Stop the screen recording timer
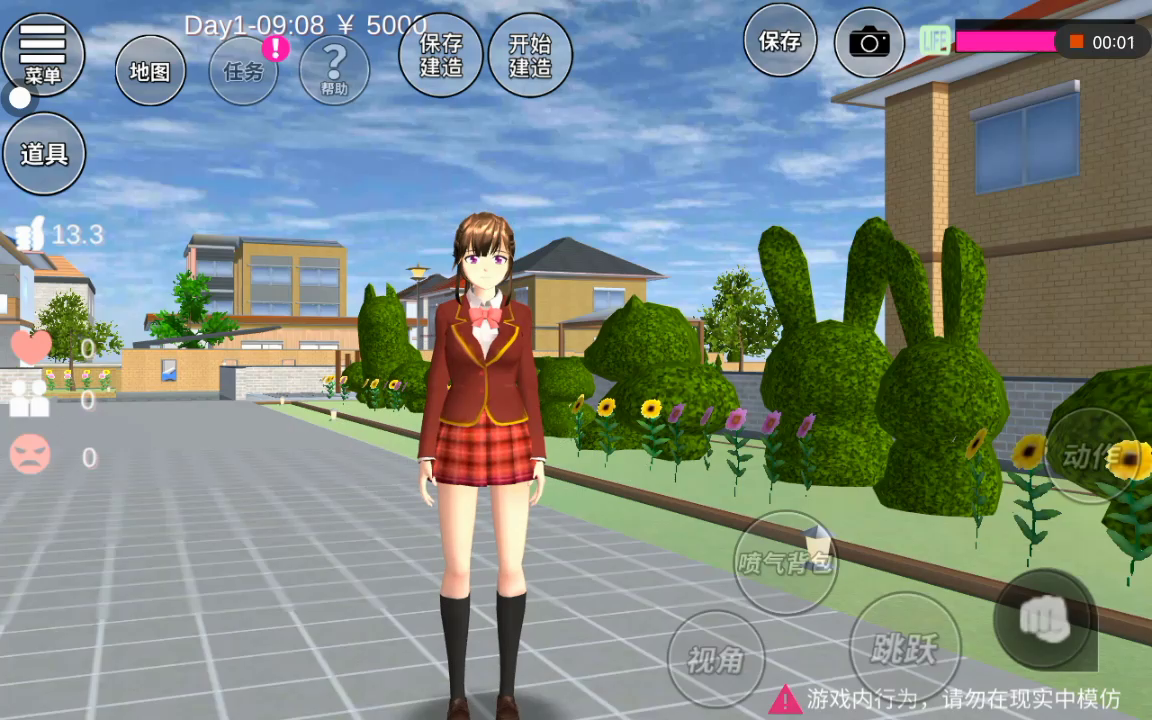1152x720 pixels. point(1077,42)
